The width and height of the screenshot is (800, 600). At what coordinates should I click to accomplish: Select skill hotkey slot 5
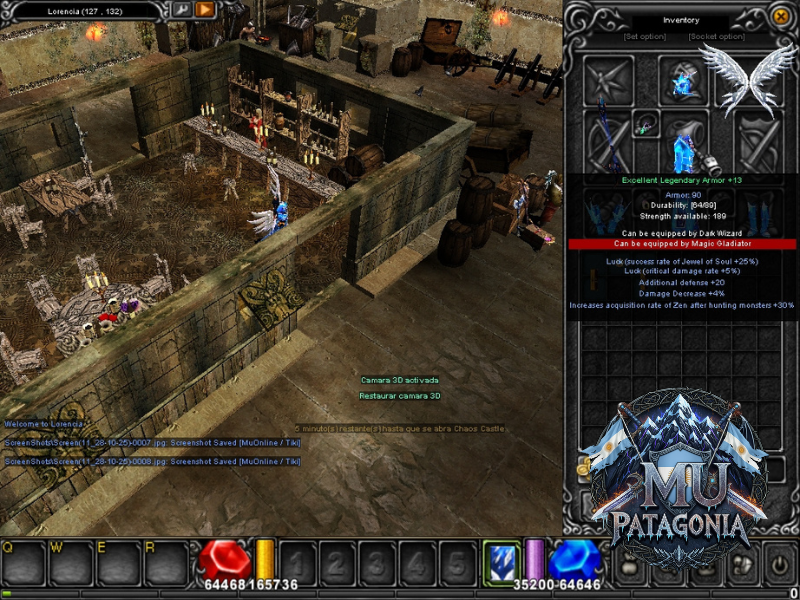458,562
